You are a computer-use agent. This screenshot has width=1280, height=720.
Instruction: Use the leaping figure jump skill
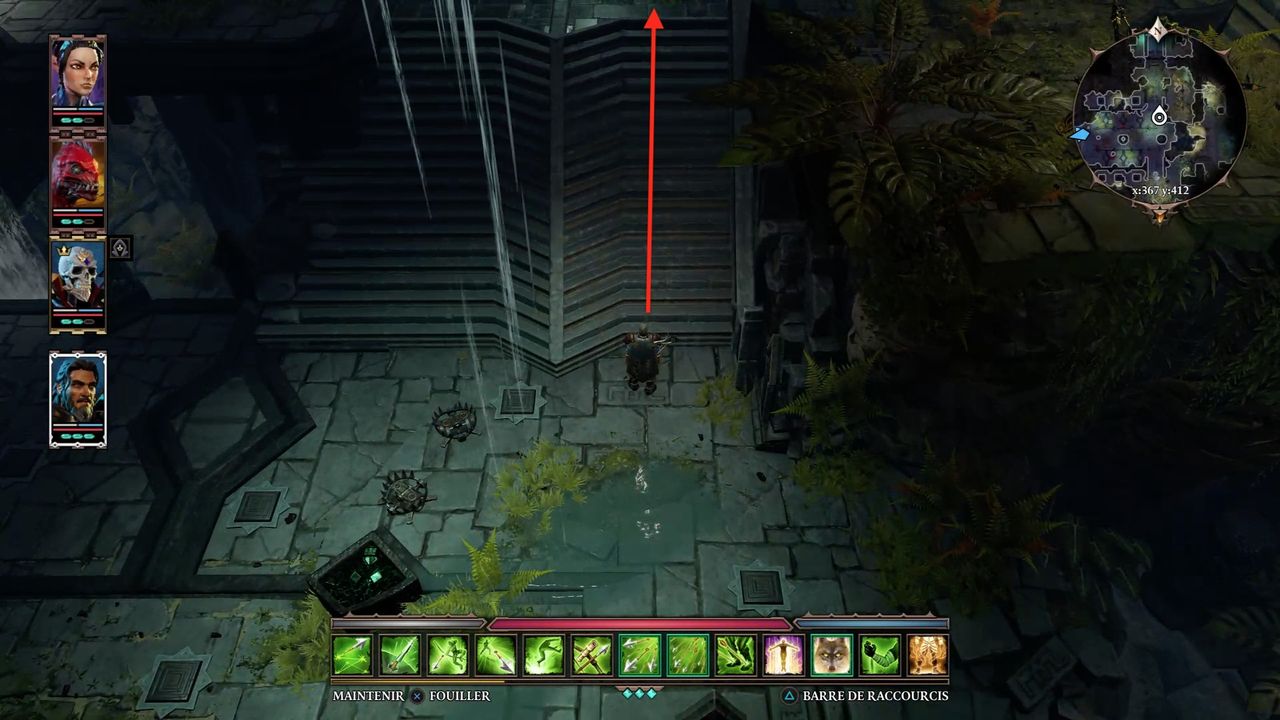(x=544, y=655)
